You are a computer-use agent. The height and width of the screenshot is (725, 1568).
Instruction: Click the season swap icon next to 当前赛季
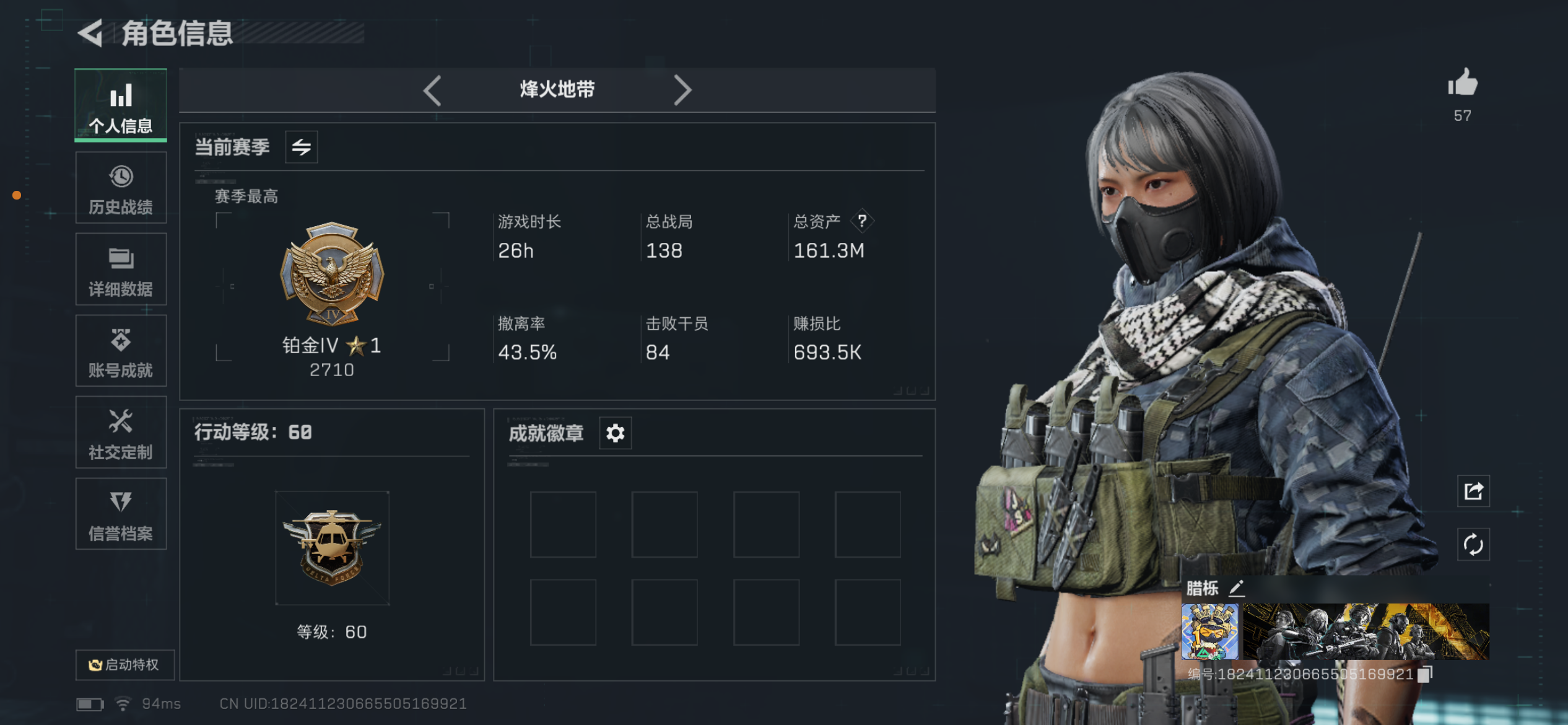(302, 147)
